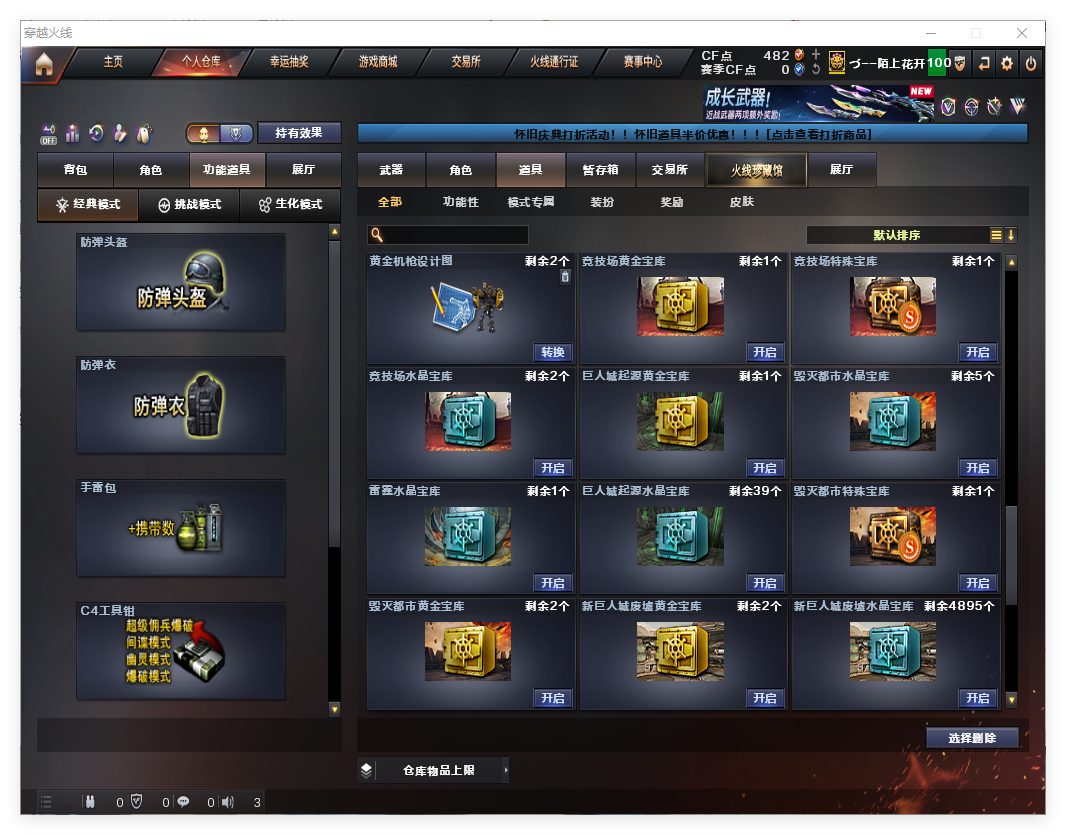Click the 选择删除 button
1066x835 pixels.
[x=971, y=738]
